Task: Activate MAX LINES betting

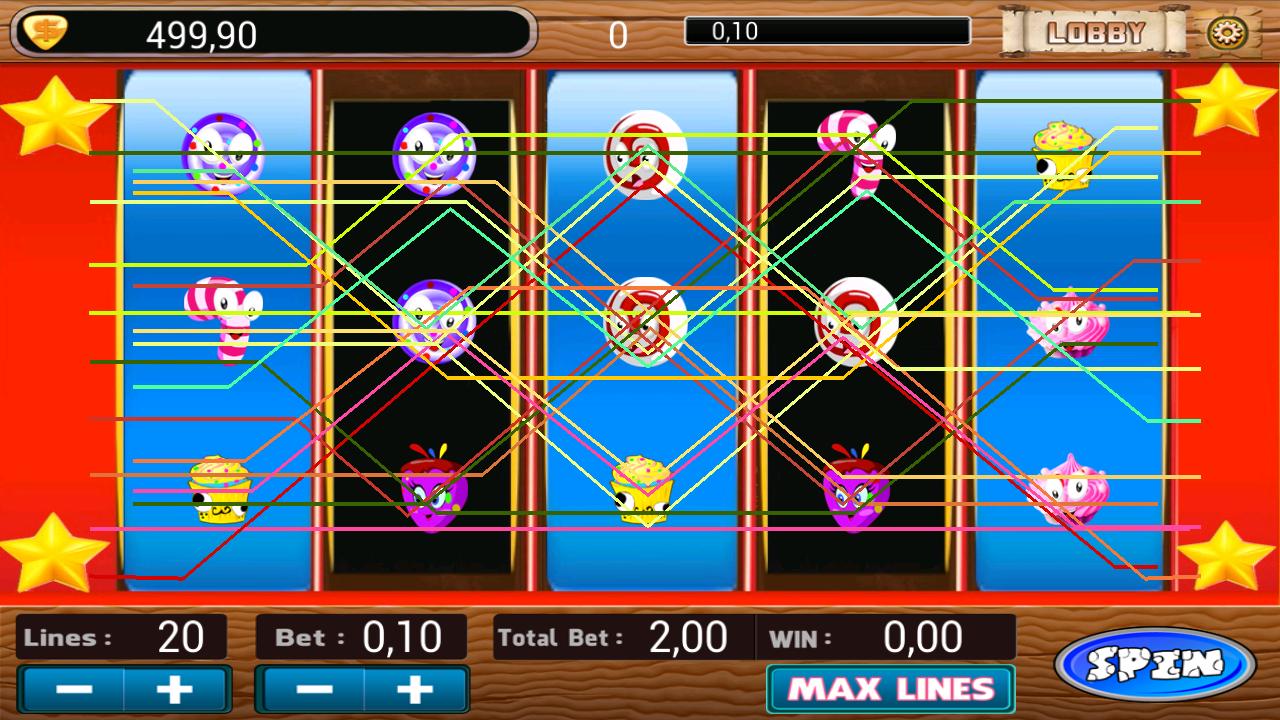Action: click(890, 688)
